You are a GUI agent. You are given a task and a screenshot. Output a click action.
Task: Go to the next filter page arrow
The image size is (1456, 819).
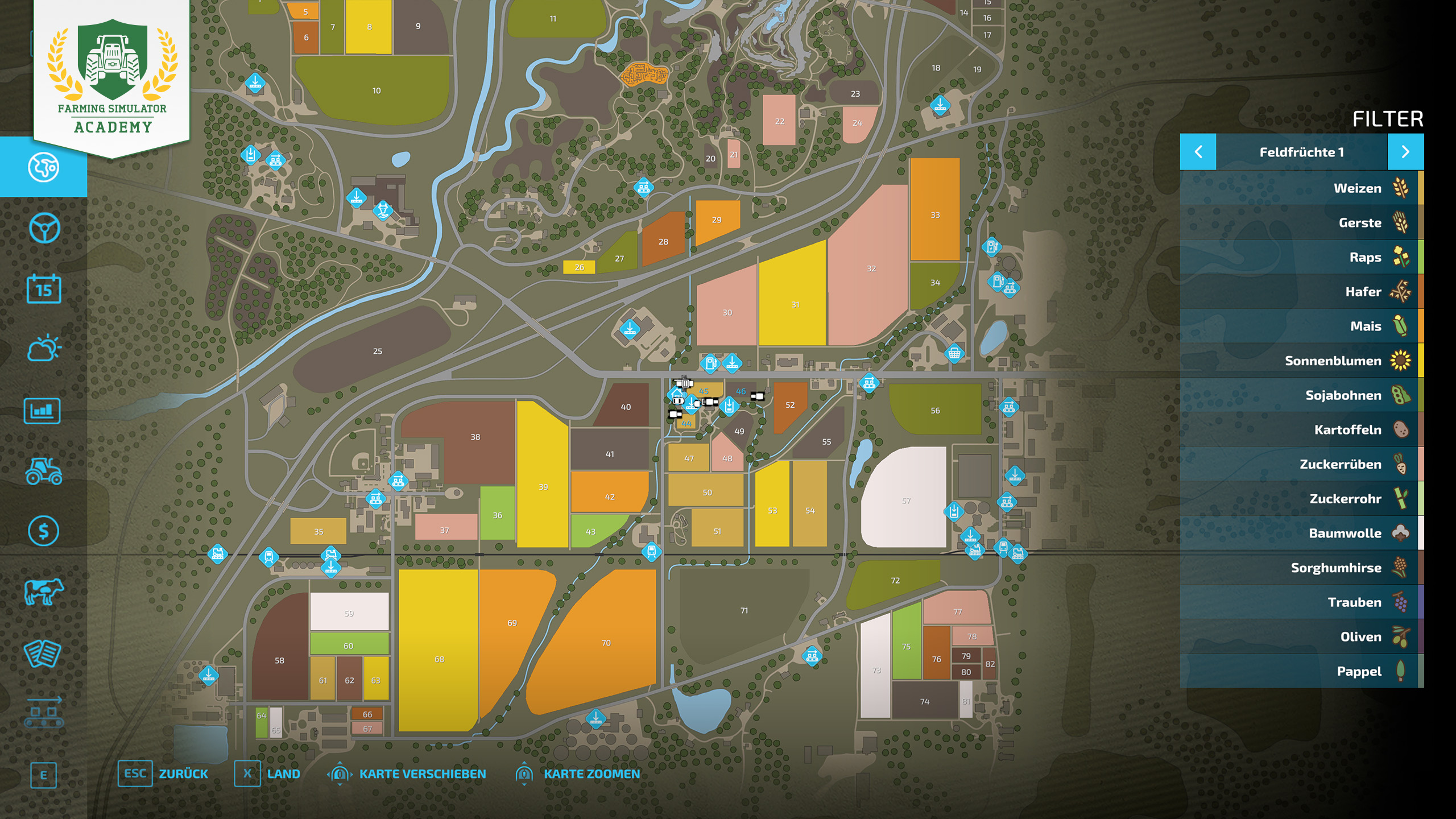pyautogui.click(x=1405, y=152)
